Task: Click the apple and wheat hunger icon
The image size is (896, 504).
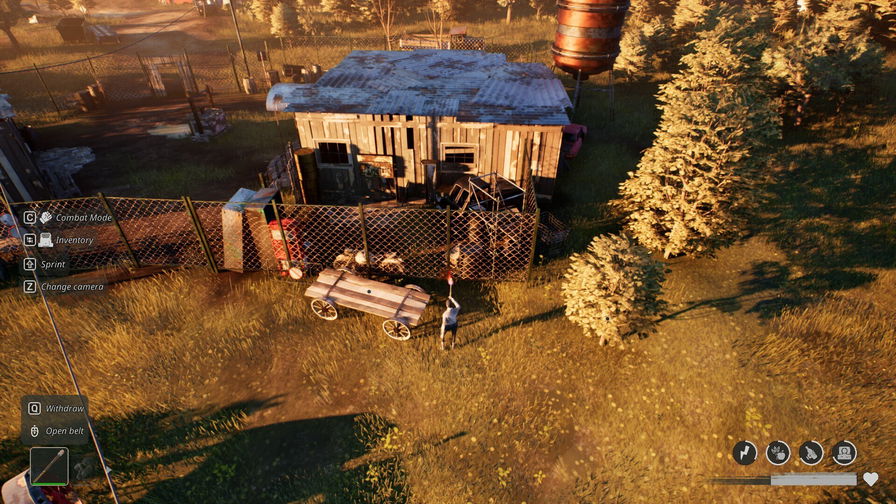Action: (778, 453)
